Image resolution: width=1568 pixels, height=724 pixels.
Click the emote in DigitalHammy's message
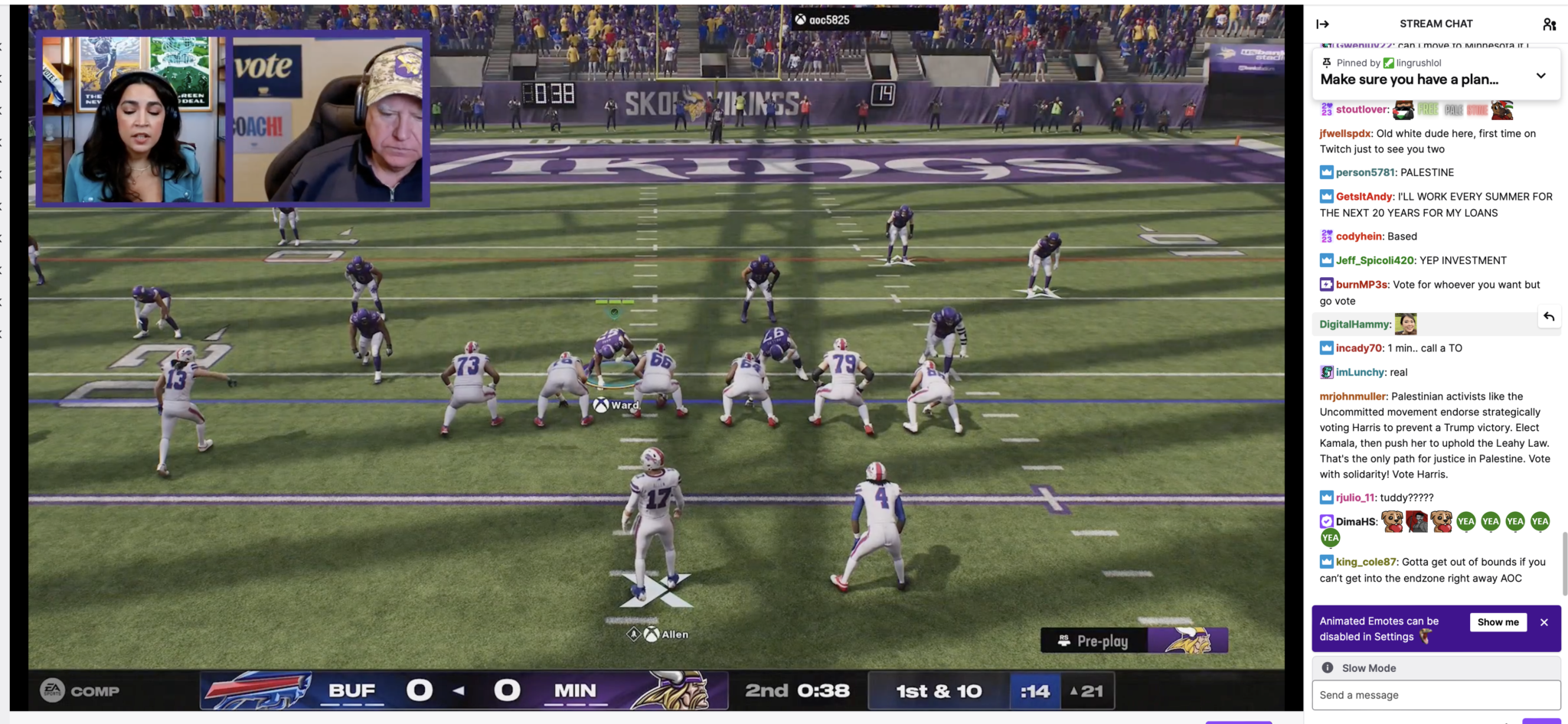click(x=1406, y=324)
